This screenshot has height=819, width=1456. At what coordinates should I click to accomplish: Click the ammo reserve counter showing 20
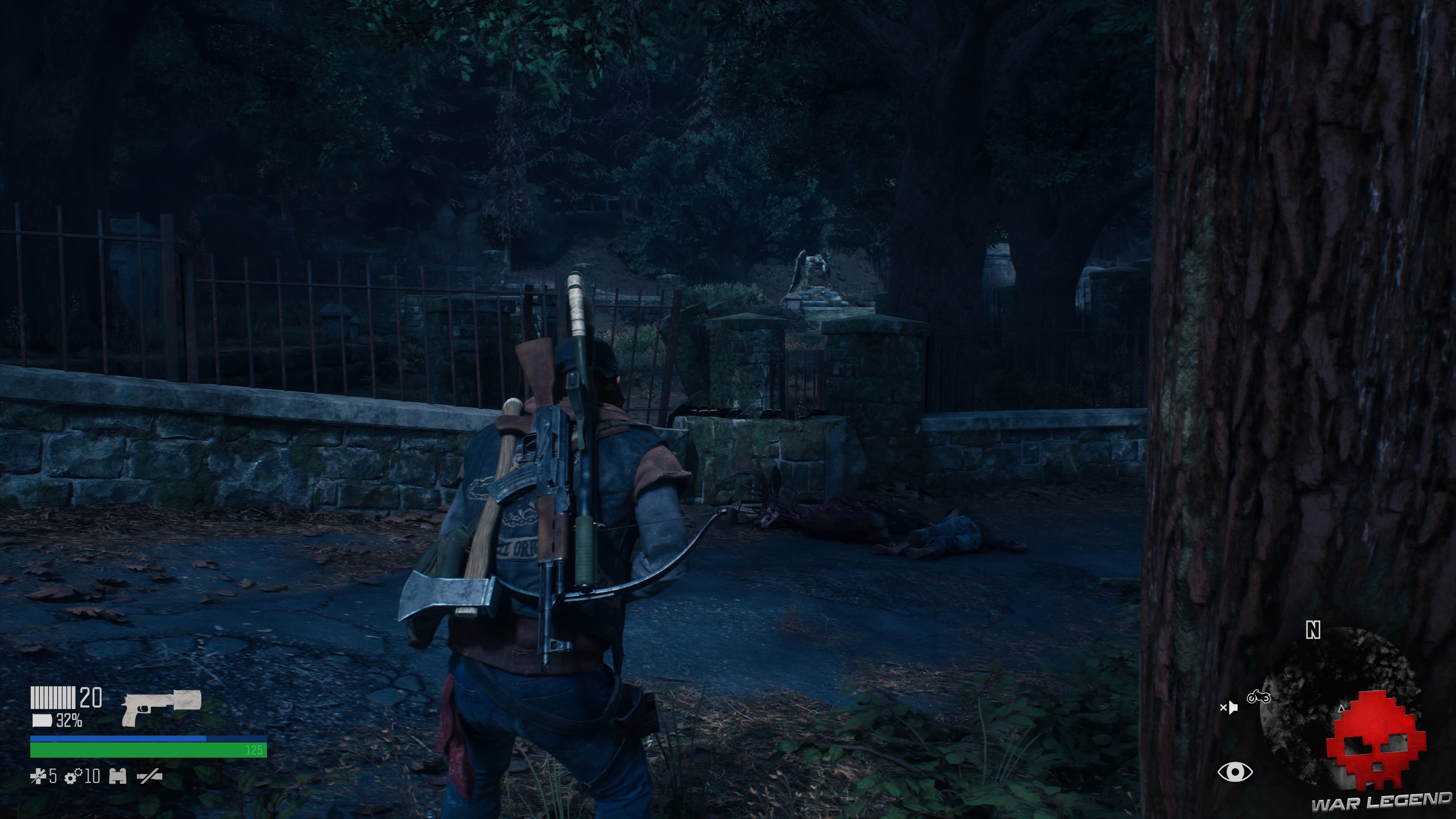(x=91, y=698)
